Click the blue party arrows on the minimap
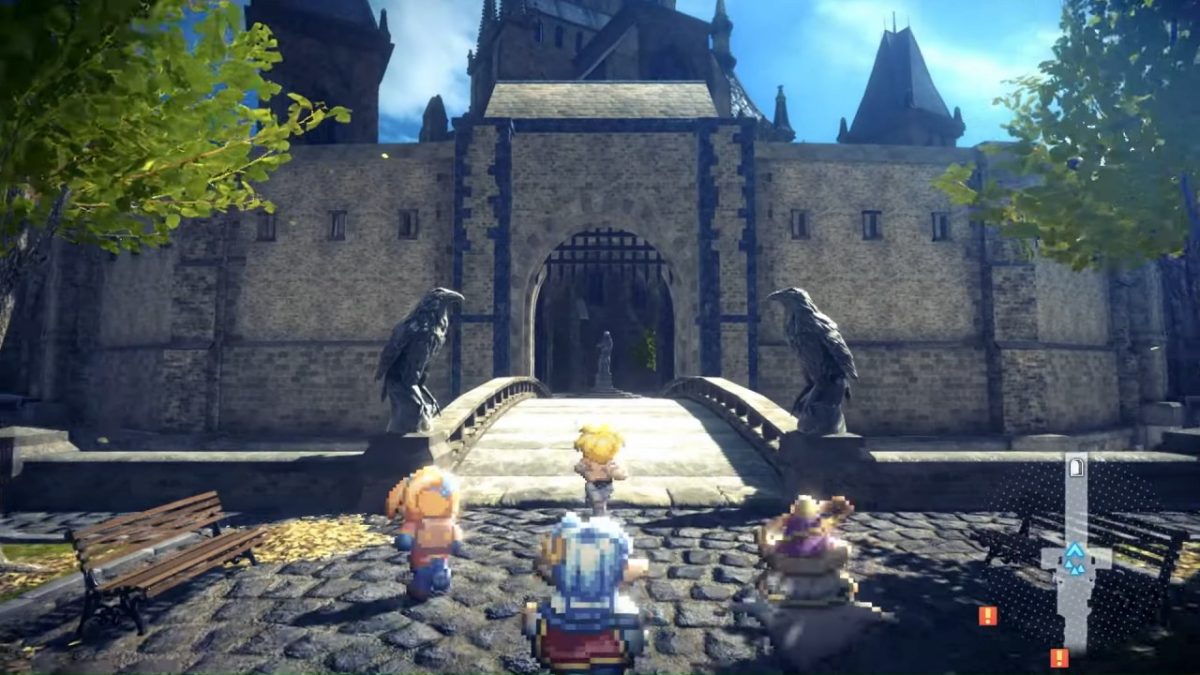 pos(1075,558)
